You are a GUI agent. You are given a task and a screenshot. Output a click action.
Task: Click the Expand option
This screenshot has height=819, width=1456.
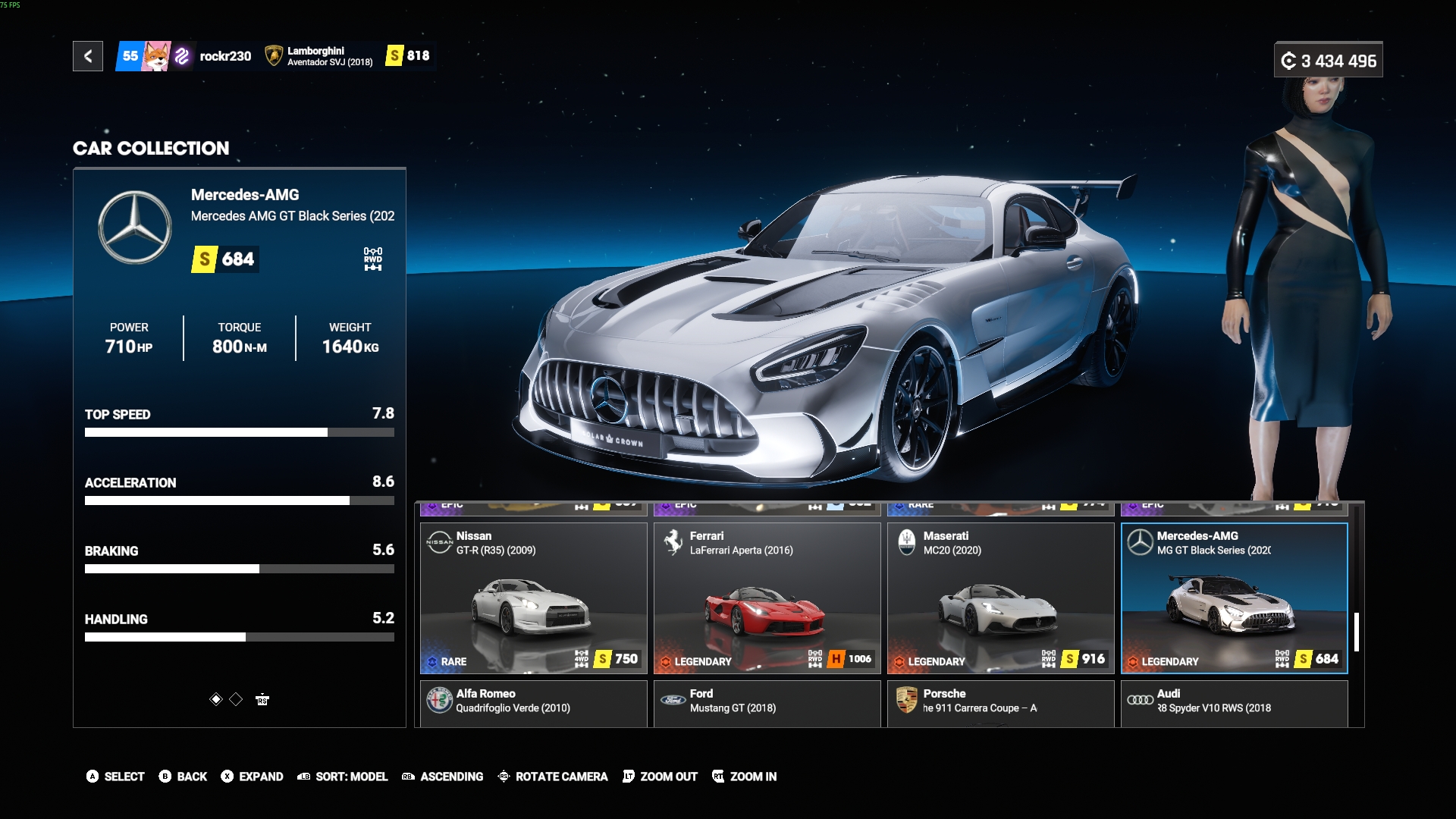pyautogui.click(x=252, y=777)
